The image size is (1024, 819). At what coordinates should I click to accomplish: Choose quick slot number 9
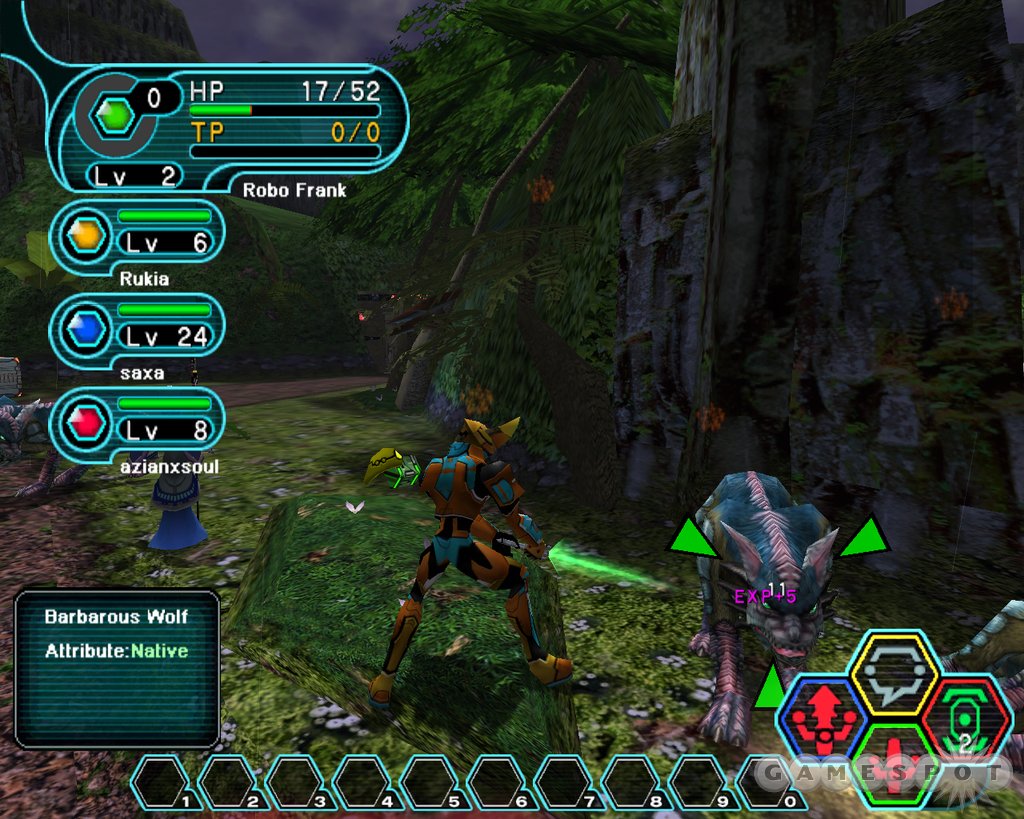pos(699,782)
